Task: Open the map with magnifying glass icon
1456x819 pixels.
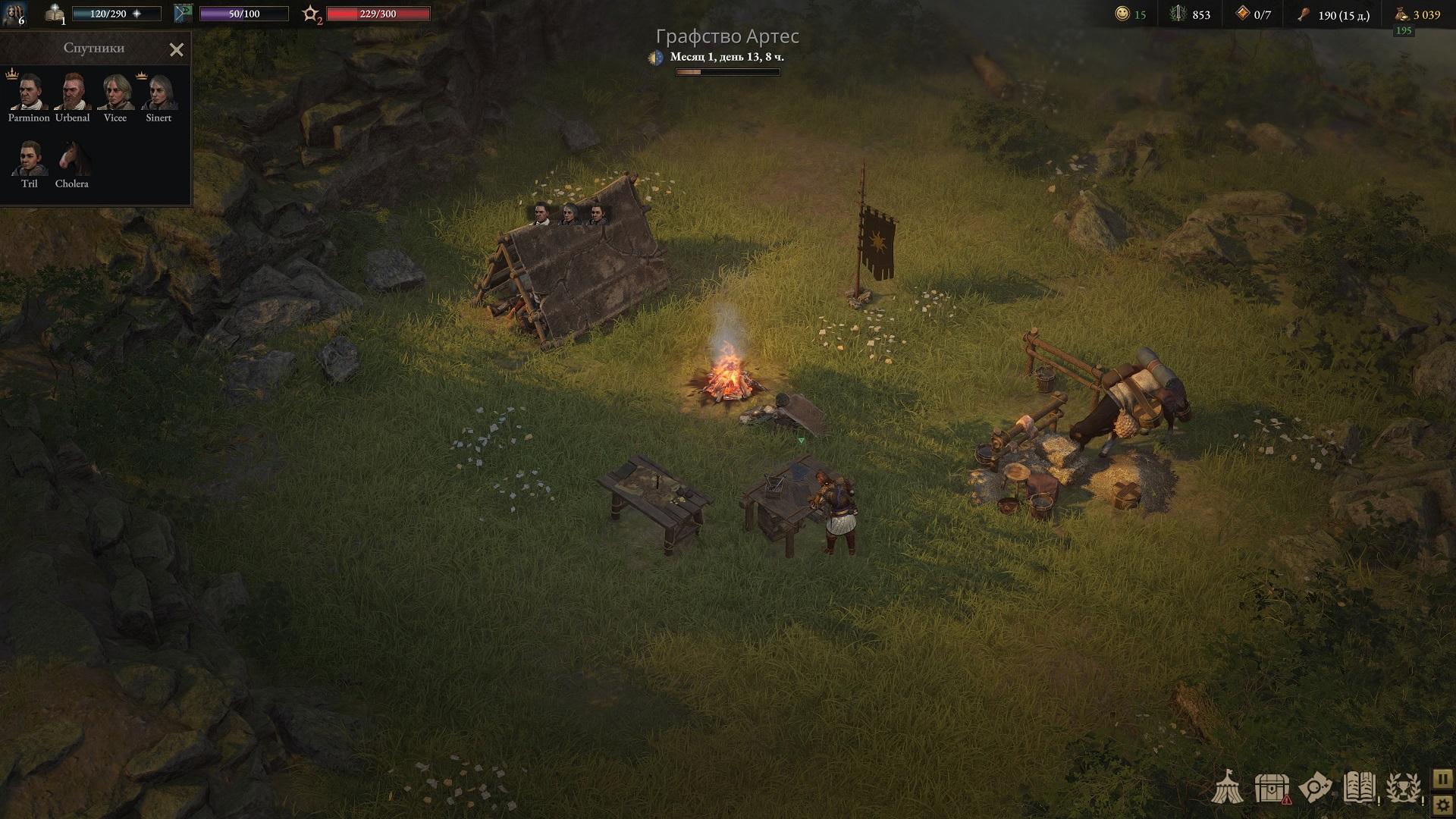Action: coord(1316,788)
